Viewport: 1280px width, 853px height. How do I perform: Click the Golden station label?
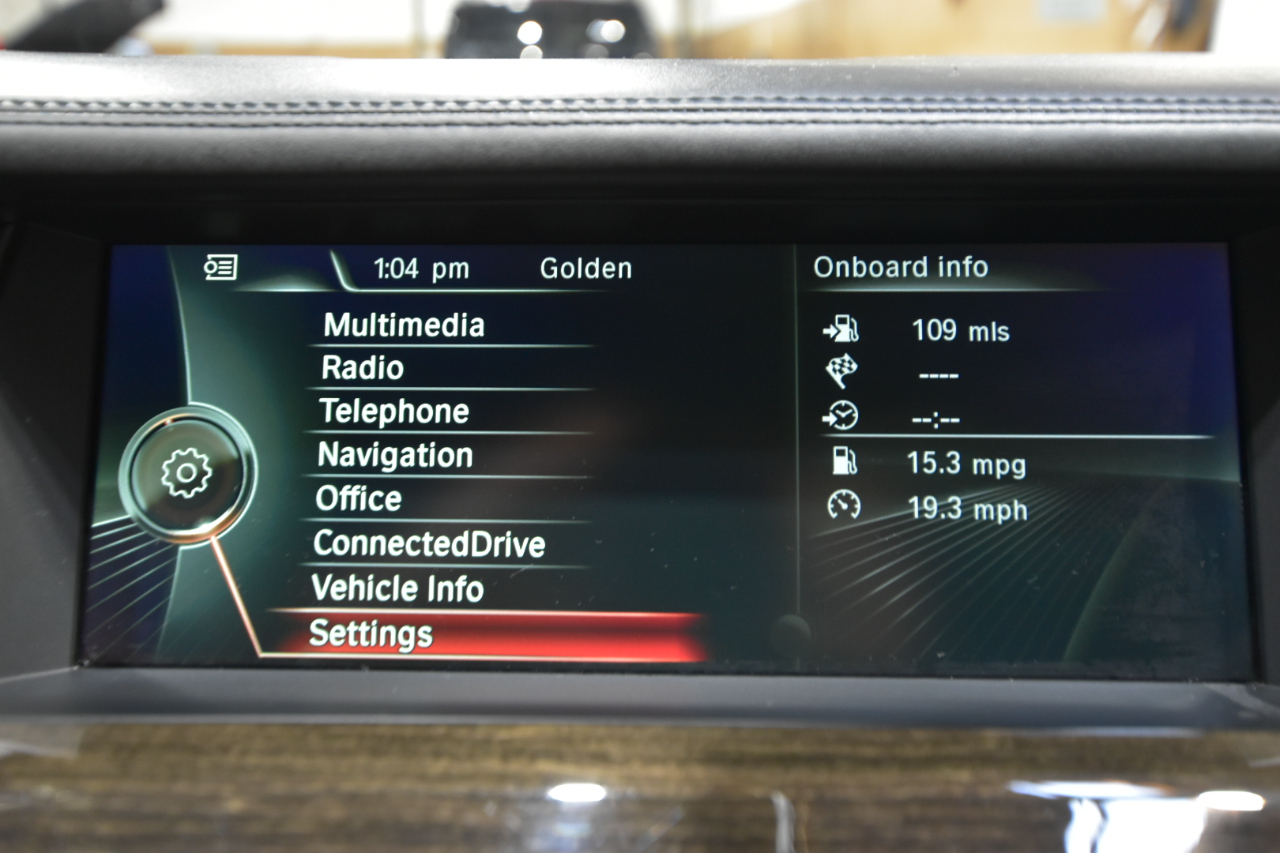pyautogui.click(x=585, y=268)
